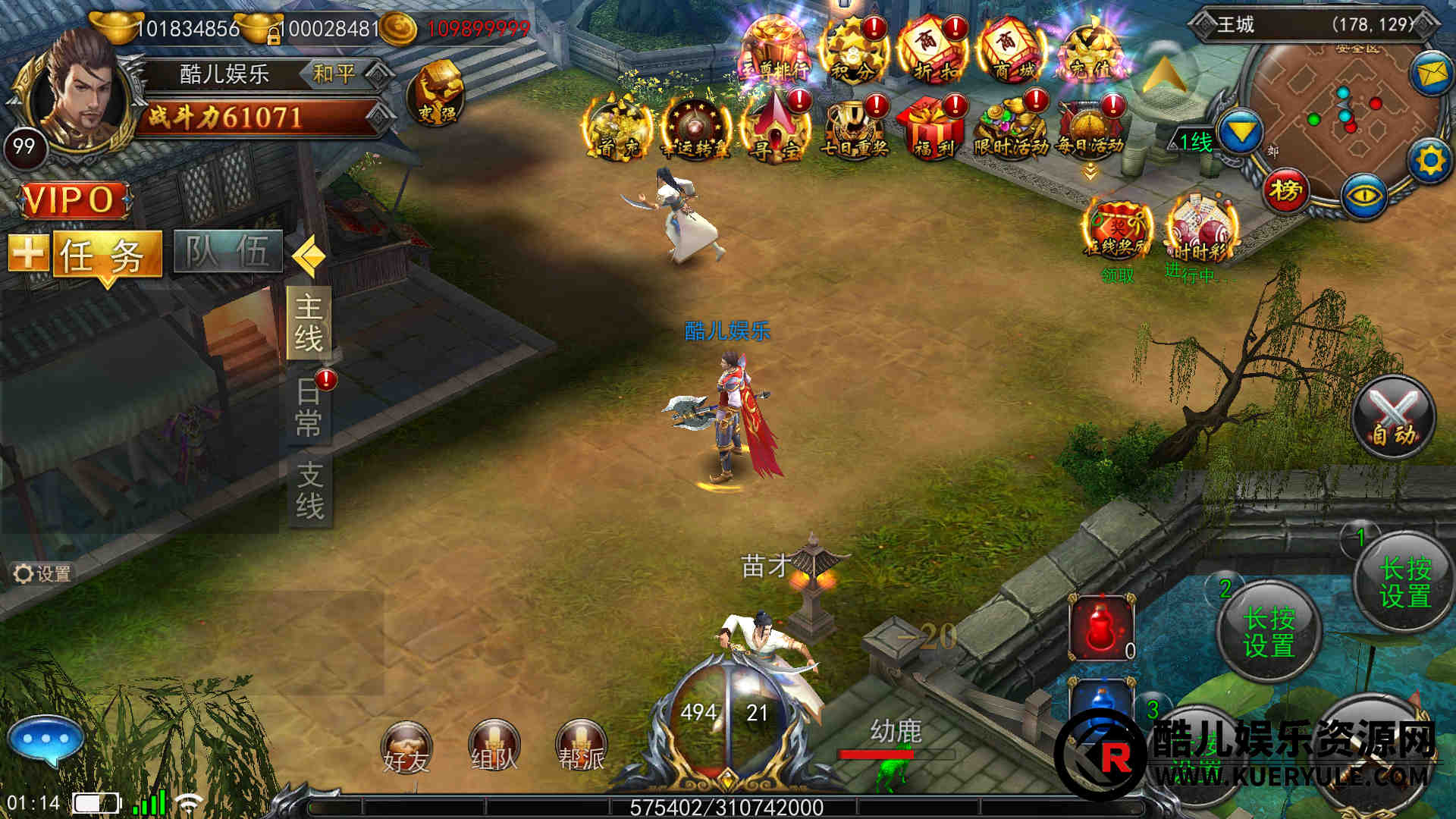Show the 日常 daily quests
This screenshot has height=819, width=1456.
pos(309,408)
